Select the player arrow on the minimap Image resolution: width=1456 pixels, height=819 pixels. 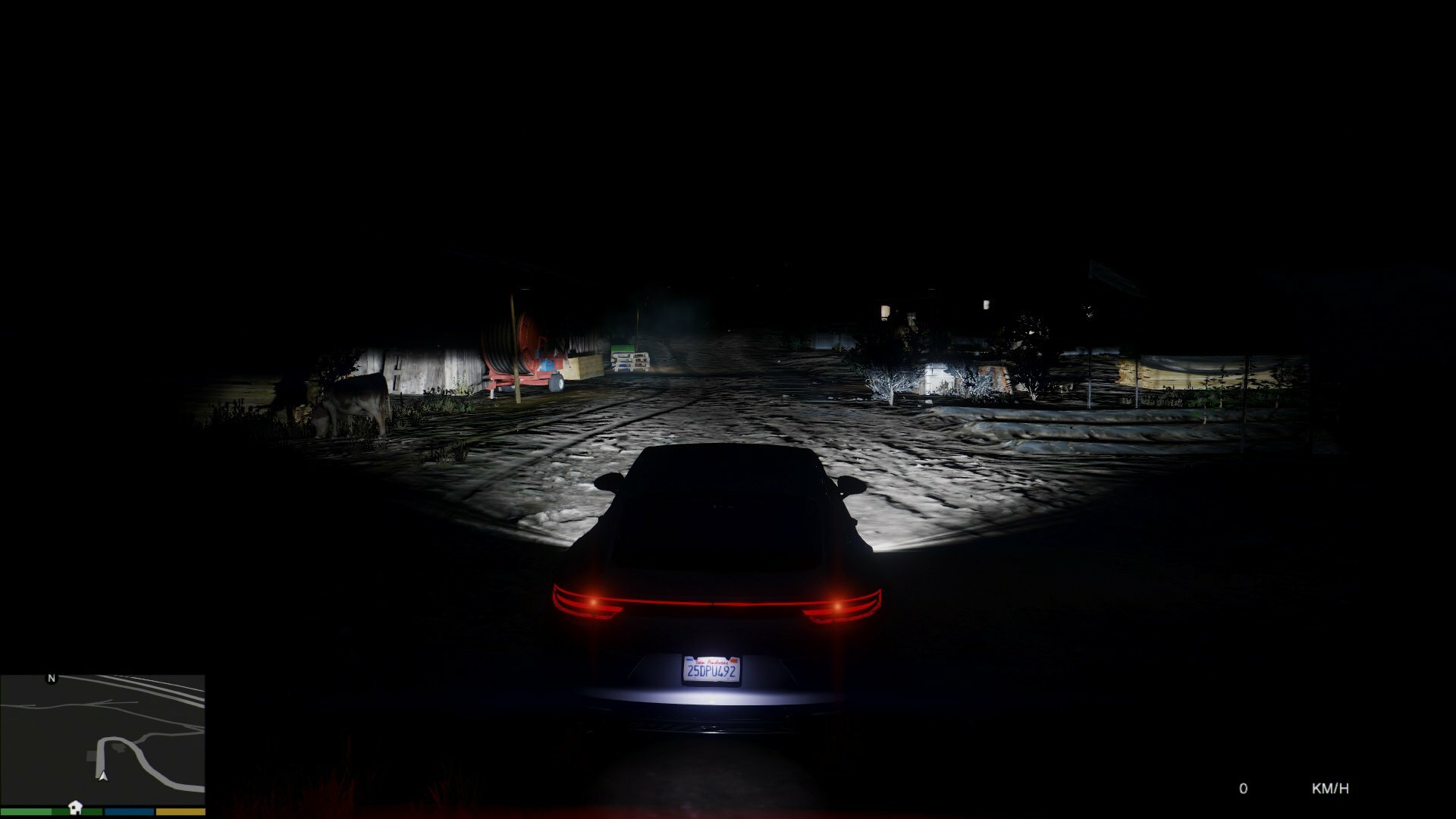pyautogui.click(x=103, y=776)
